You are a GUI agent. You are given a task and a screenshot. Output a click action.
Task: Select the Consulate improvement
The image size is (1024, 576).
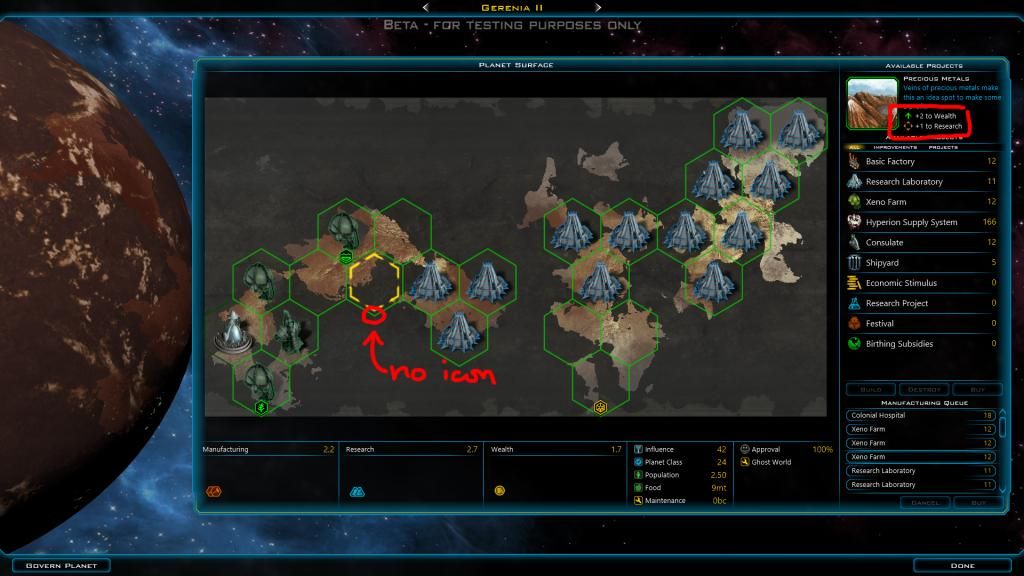tap(884, 242)
